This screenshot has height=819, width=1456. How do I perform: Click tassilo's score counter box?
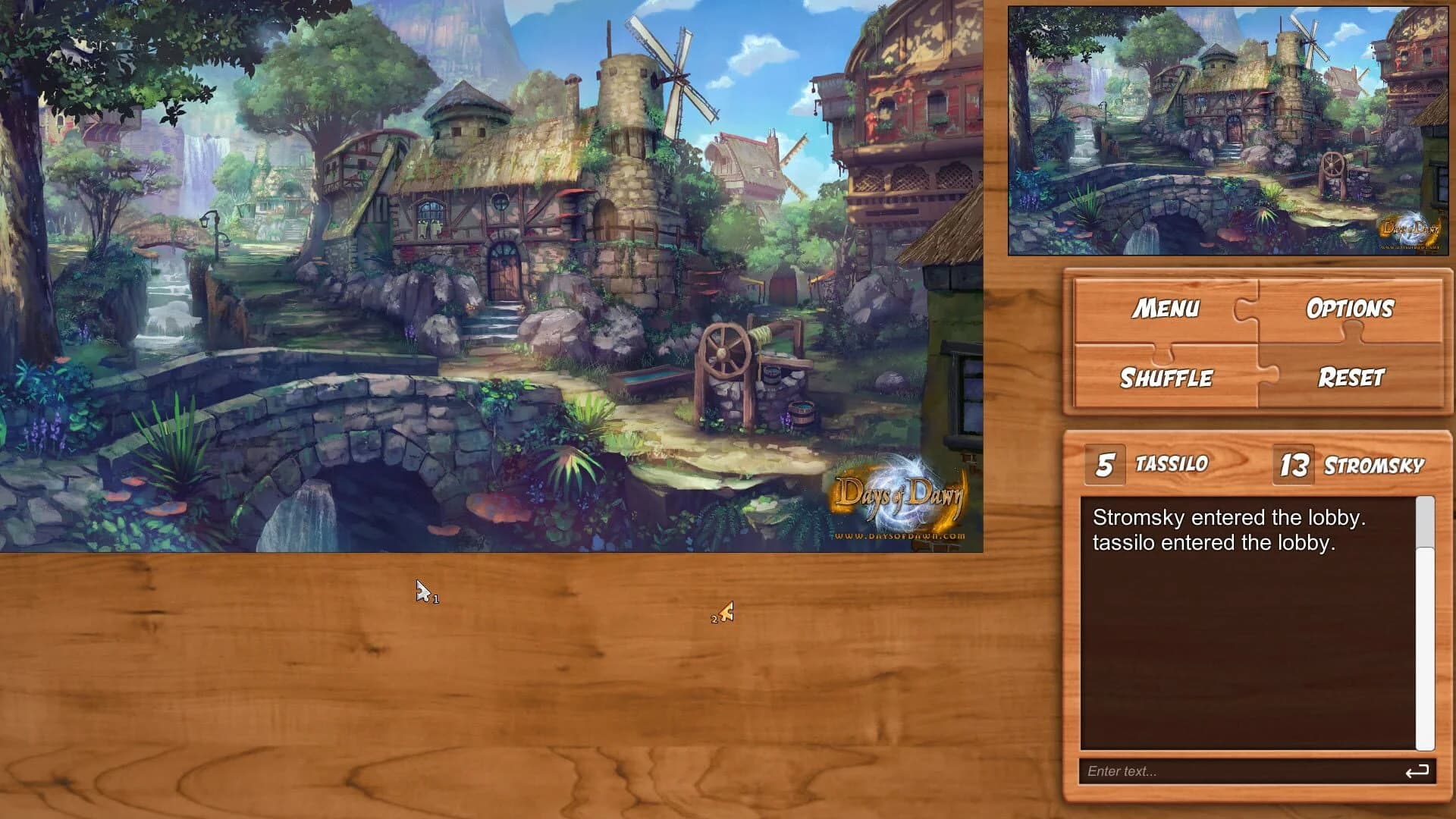[x=1103, y=463]
